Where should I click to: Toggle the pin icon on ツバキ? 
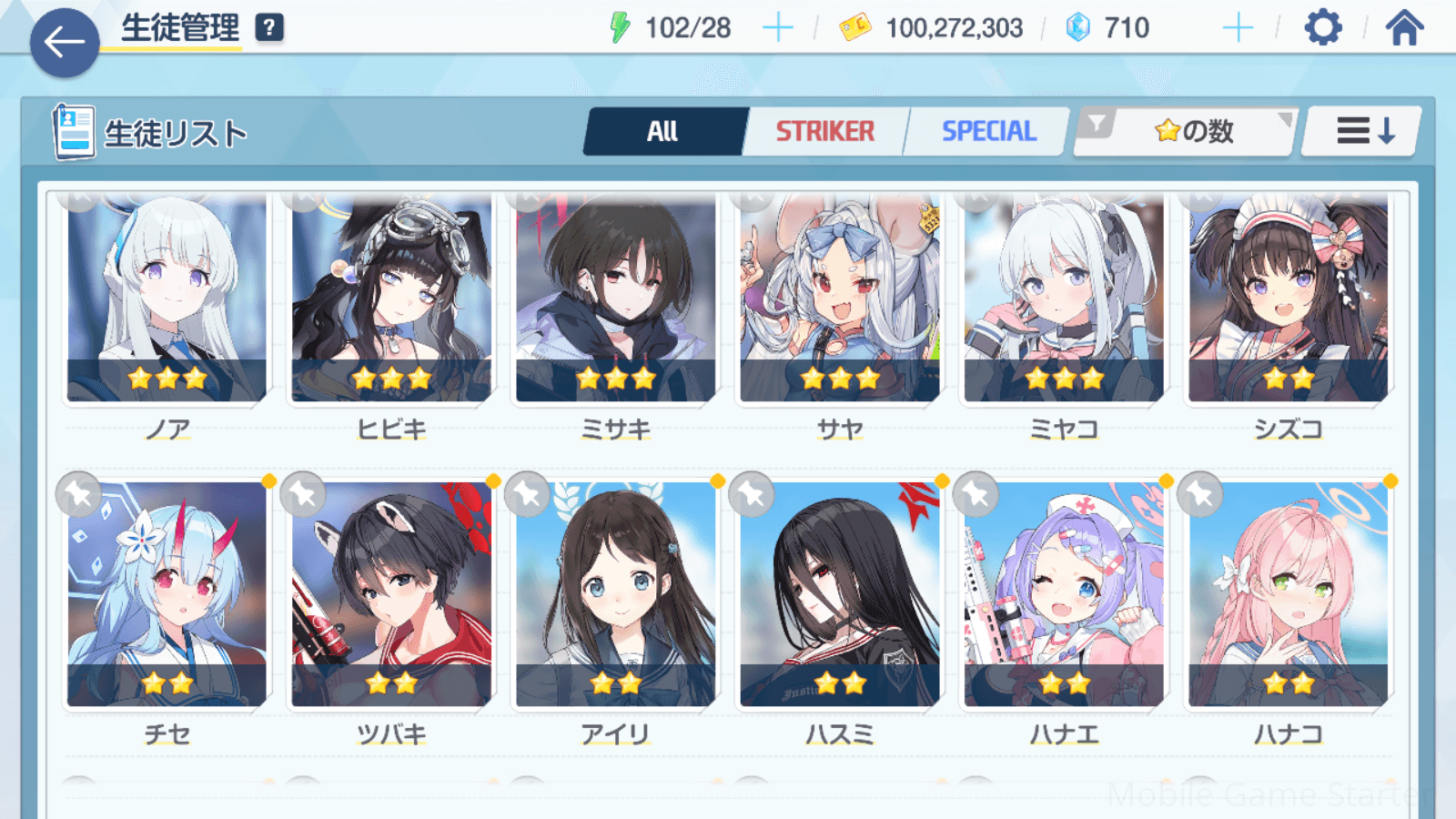pos(303,495)
